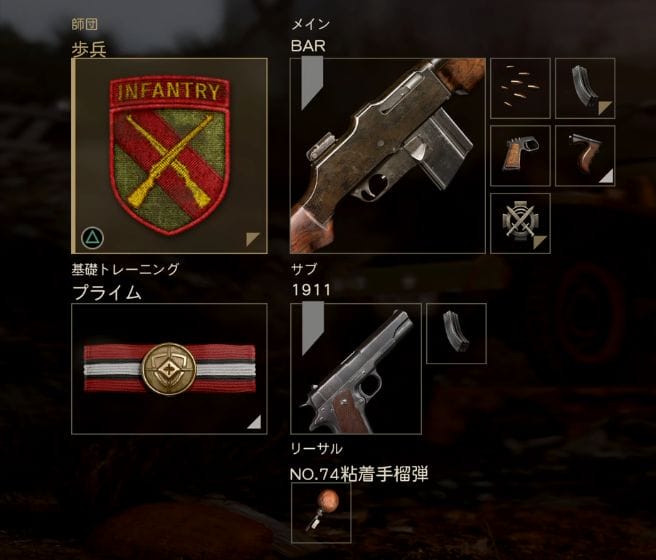Open the BAR primary weapon slot
656x560 pixels.
click(x=387, y=155)
